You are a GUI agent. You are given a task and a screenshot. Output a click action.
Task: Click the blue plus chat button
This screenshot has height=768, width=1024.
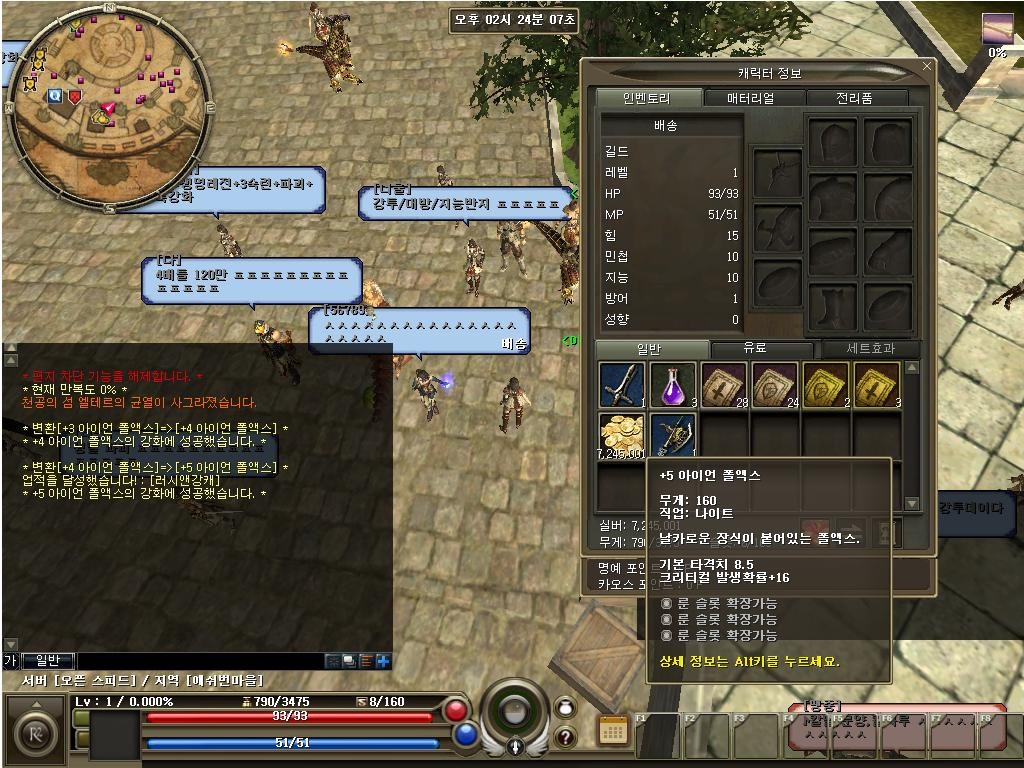coord(383,661)
